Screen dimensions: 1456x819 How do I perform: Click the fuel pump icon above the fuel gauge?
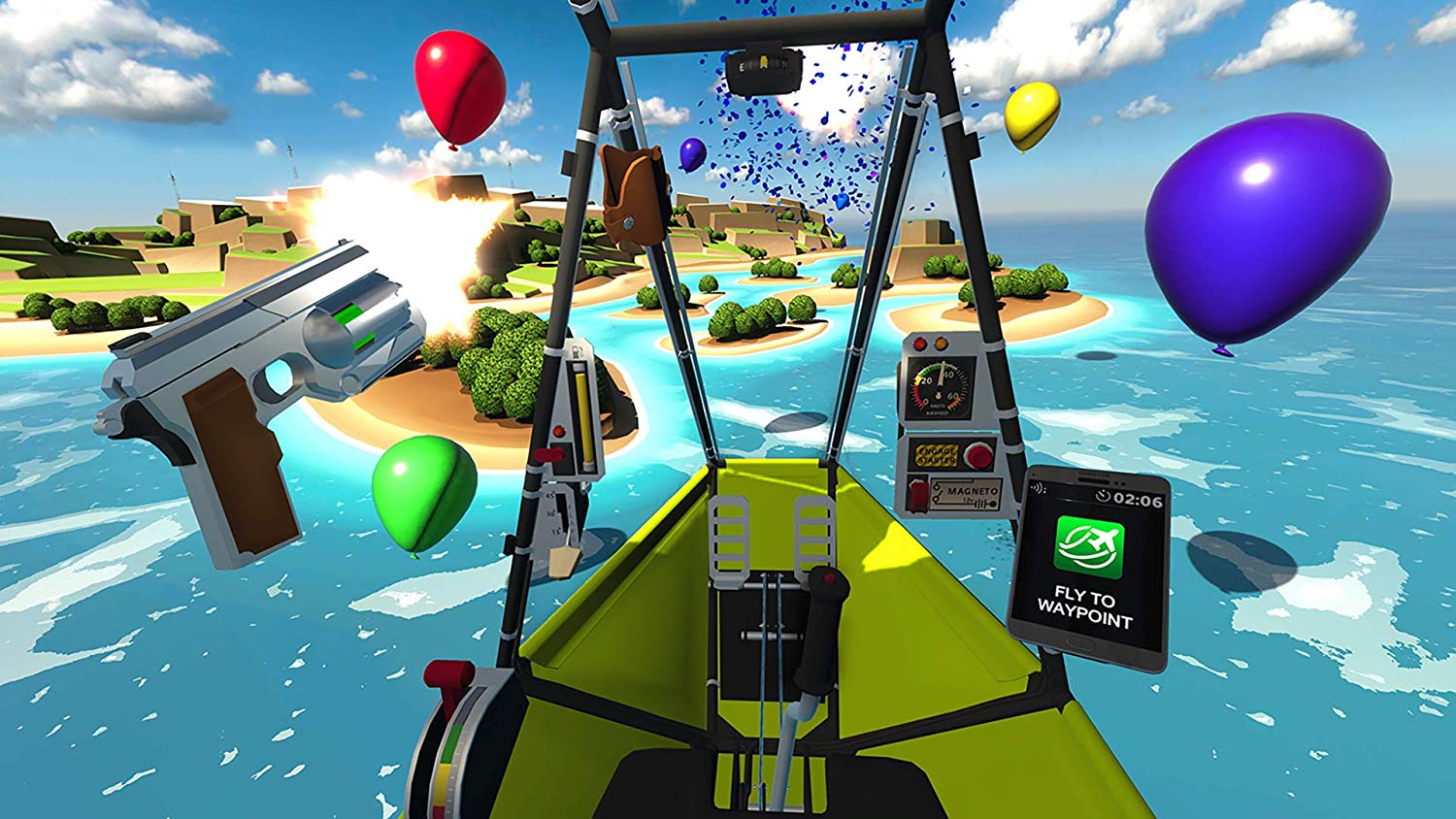point(578,351)
